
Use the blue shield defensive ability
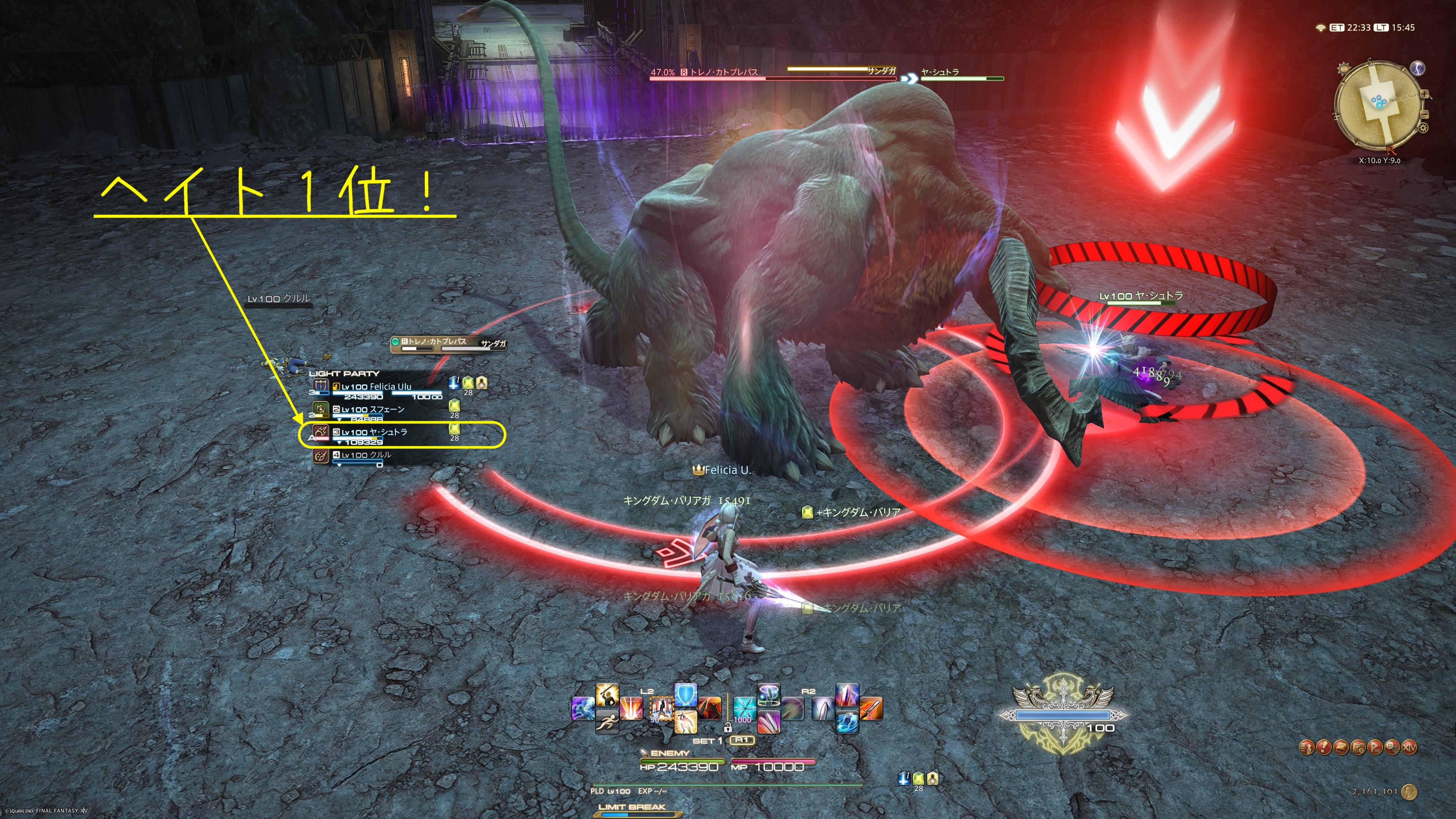(x=686, y=696)
